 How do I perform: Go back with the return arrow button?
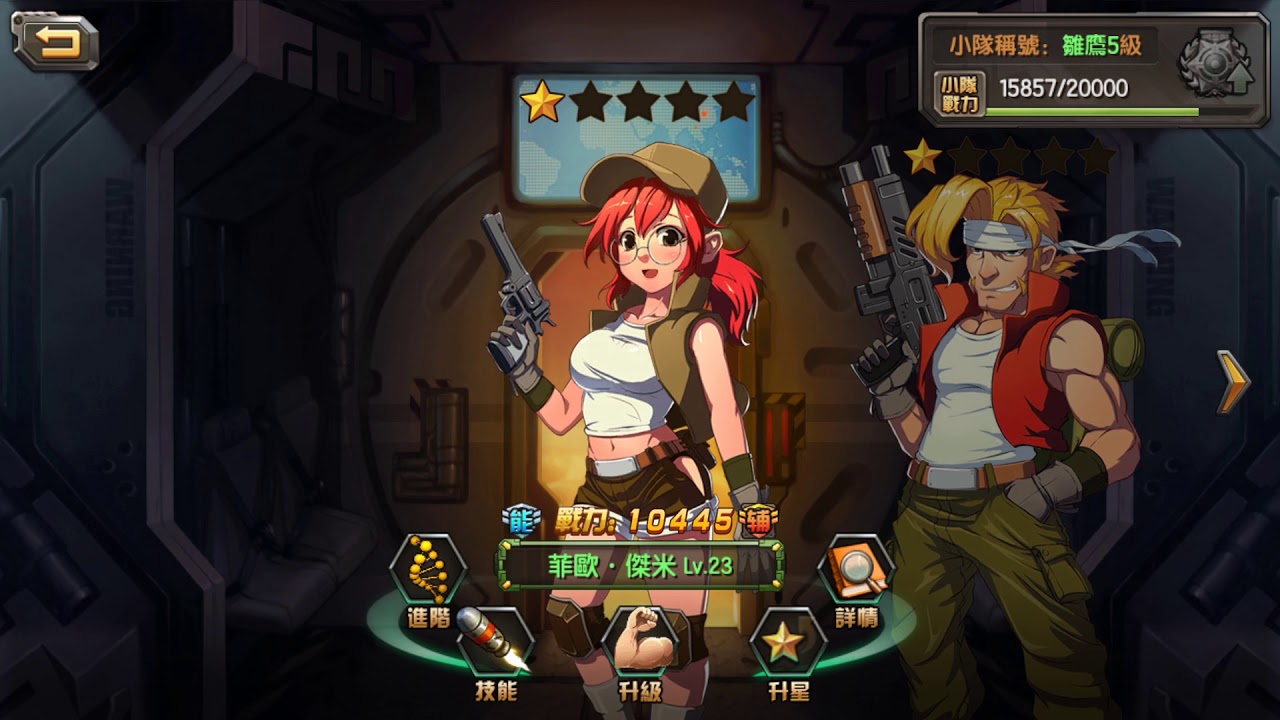(x=55, y=41)
